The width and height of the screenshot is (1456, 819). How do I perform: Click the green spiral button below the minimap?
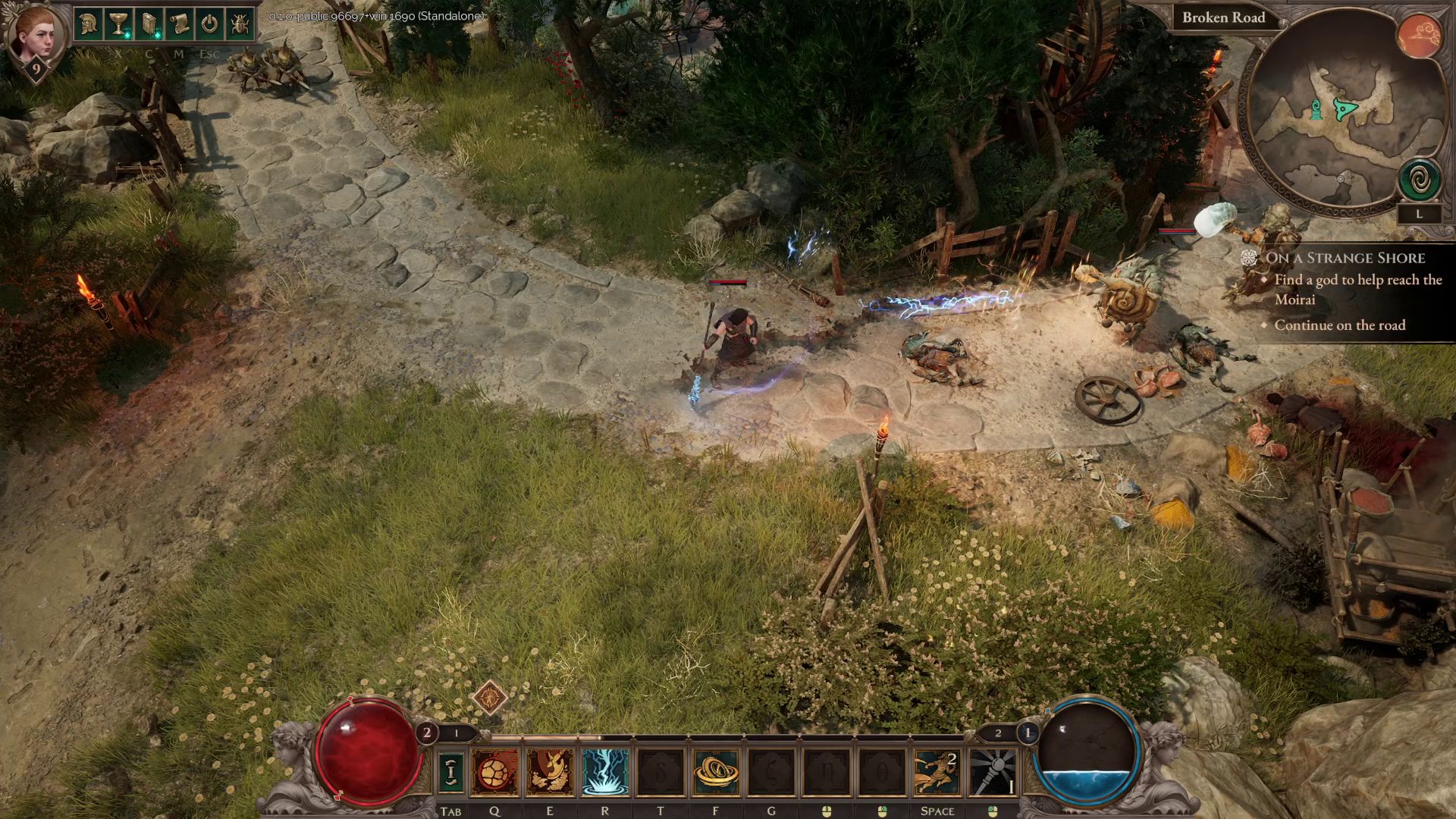point(1420,180)
